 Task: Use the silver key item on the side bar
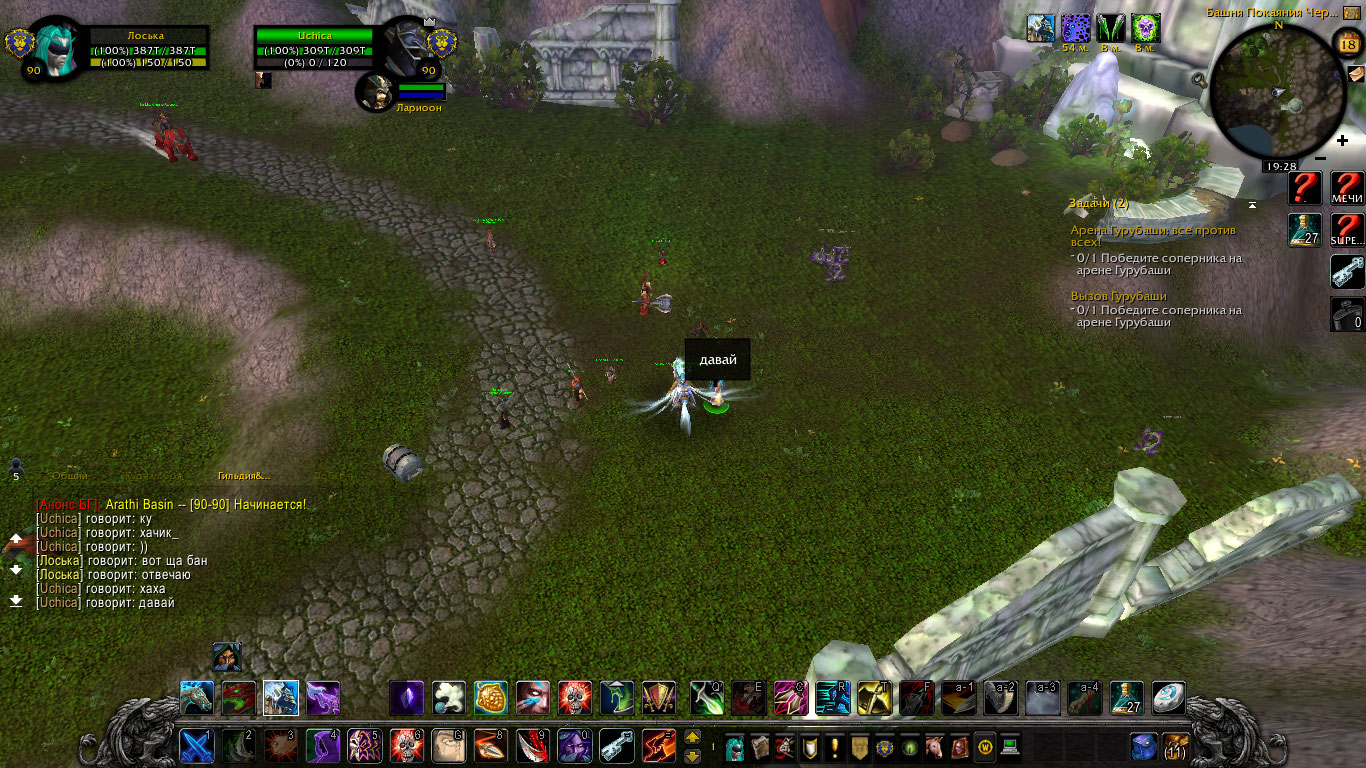click(x=1347, y=272)
